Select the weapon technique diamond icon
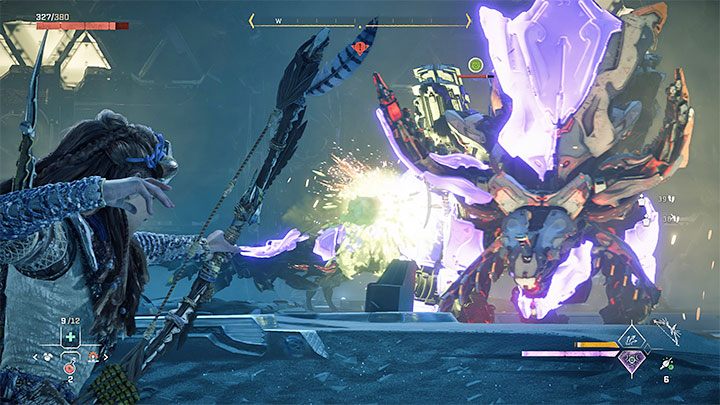The width and height of the screenshot is (720, 405). 634,340
